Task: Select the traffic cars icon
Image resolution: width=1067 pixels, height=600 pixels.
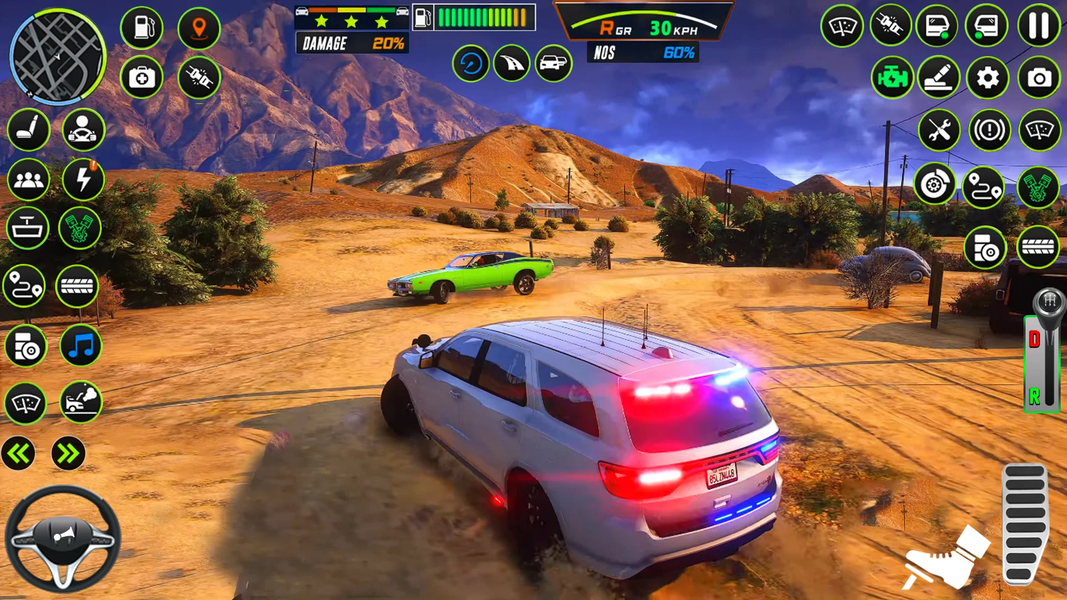Action: 553,64
